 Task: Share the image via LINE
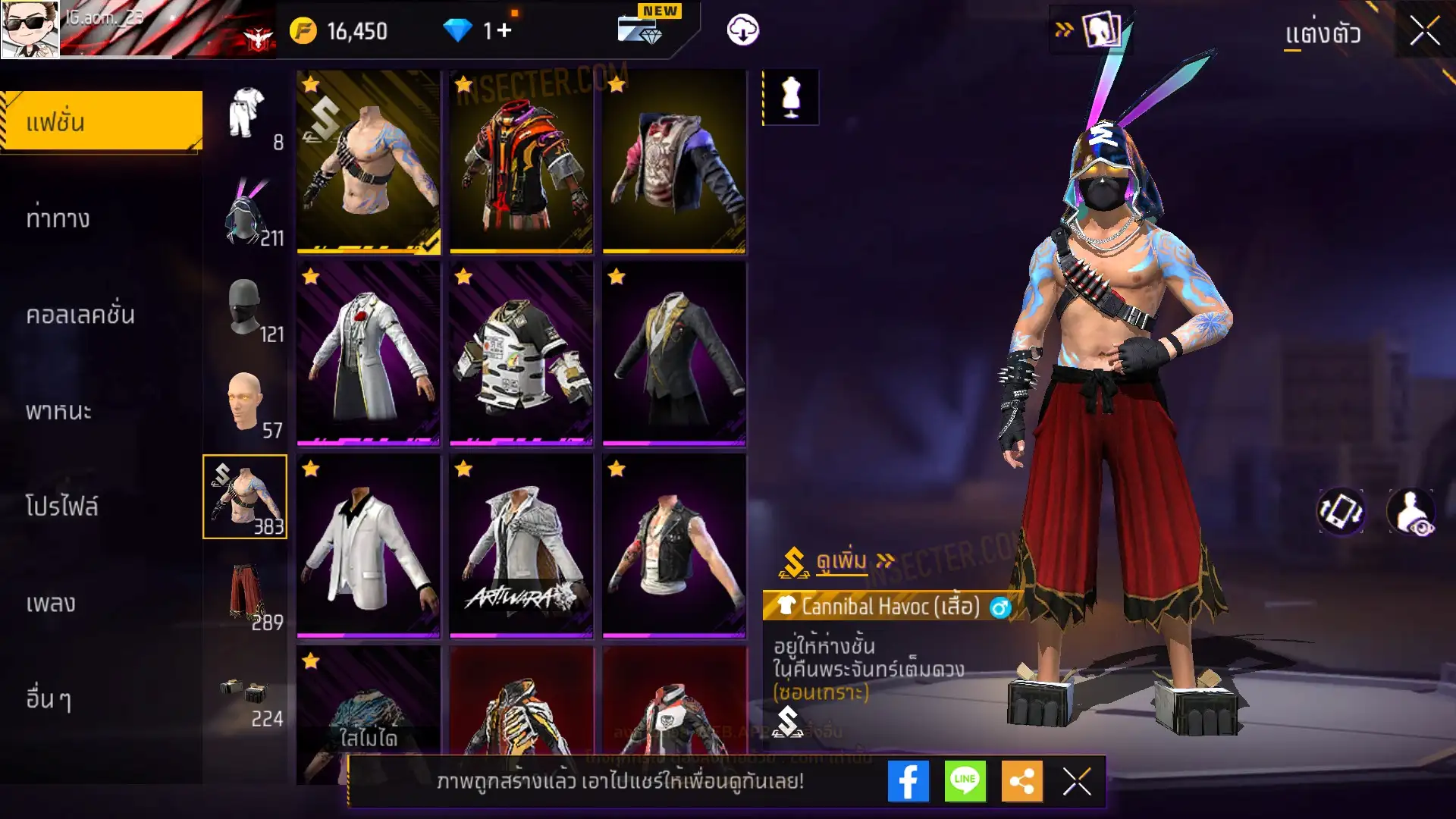(x=965, y=781)
